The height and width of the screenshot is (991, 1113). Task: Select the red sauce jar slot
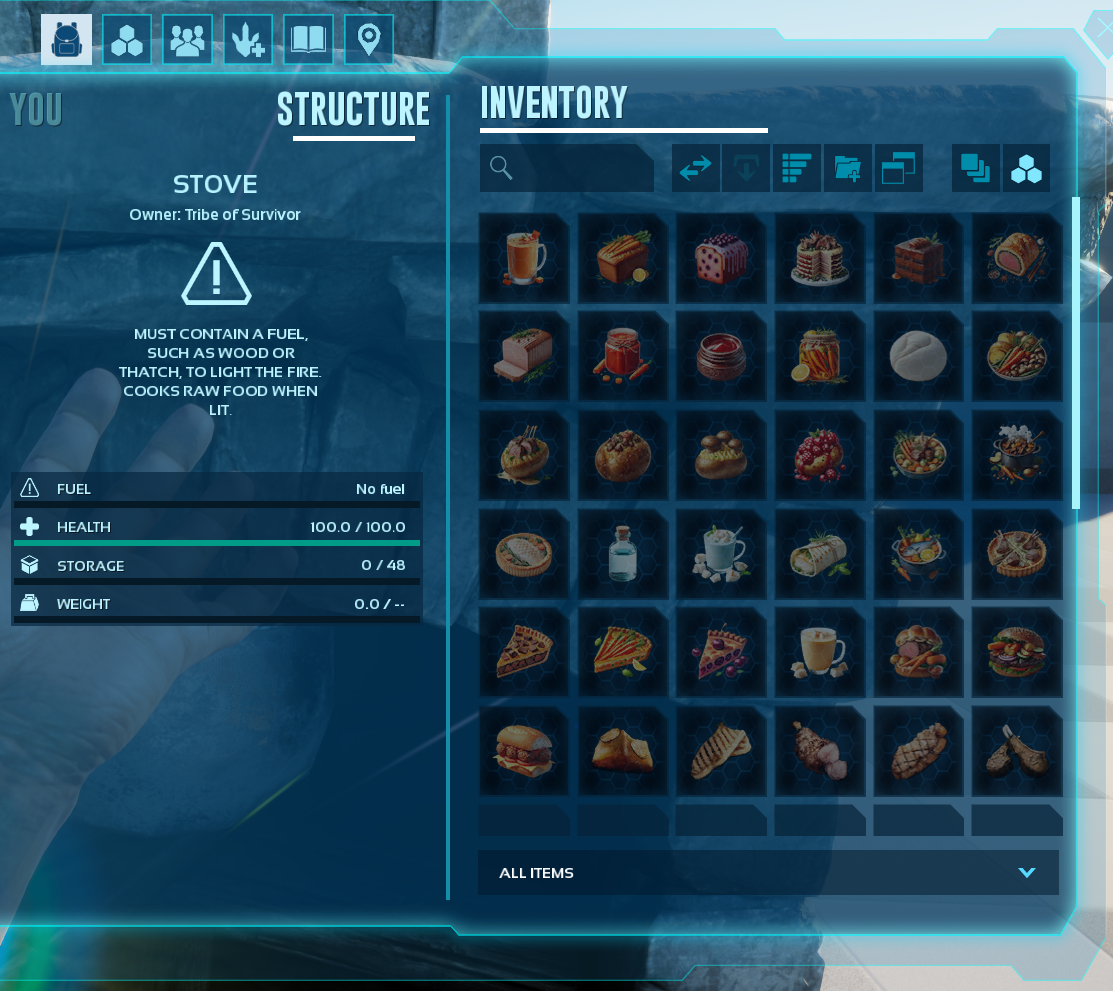(622, 356)
